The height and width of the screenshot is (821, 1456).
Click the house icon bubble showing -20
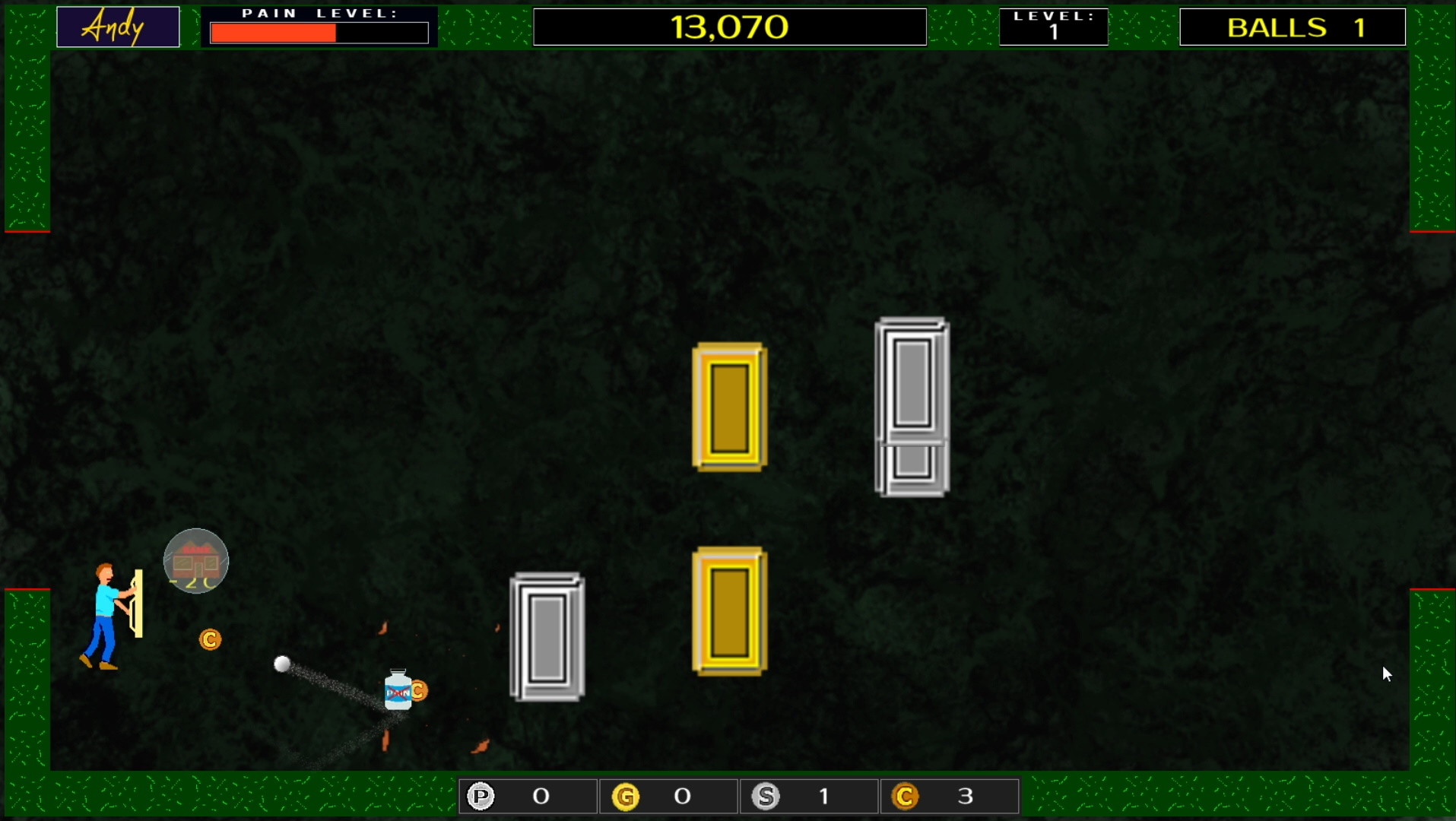(x=195, y=561)
